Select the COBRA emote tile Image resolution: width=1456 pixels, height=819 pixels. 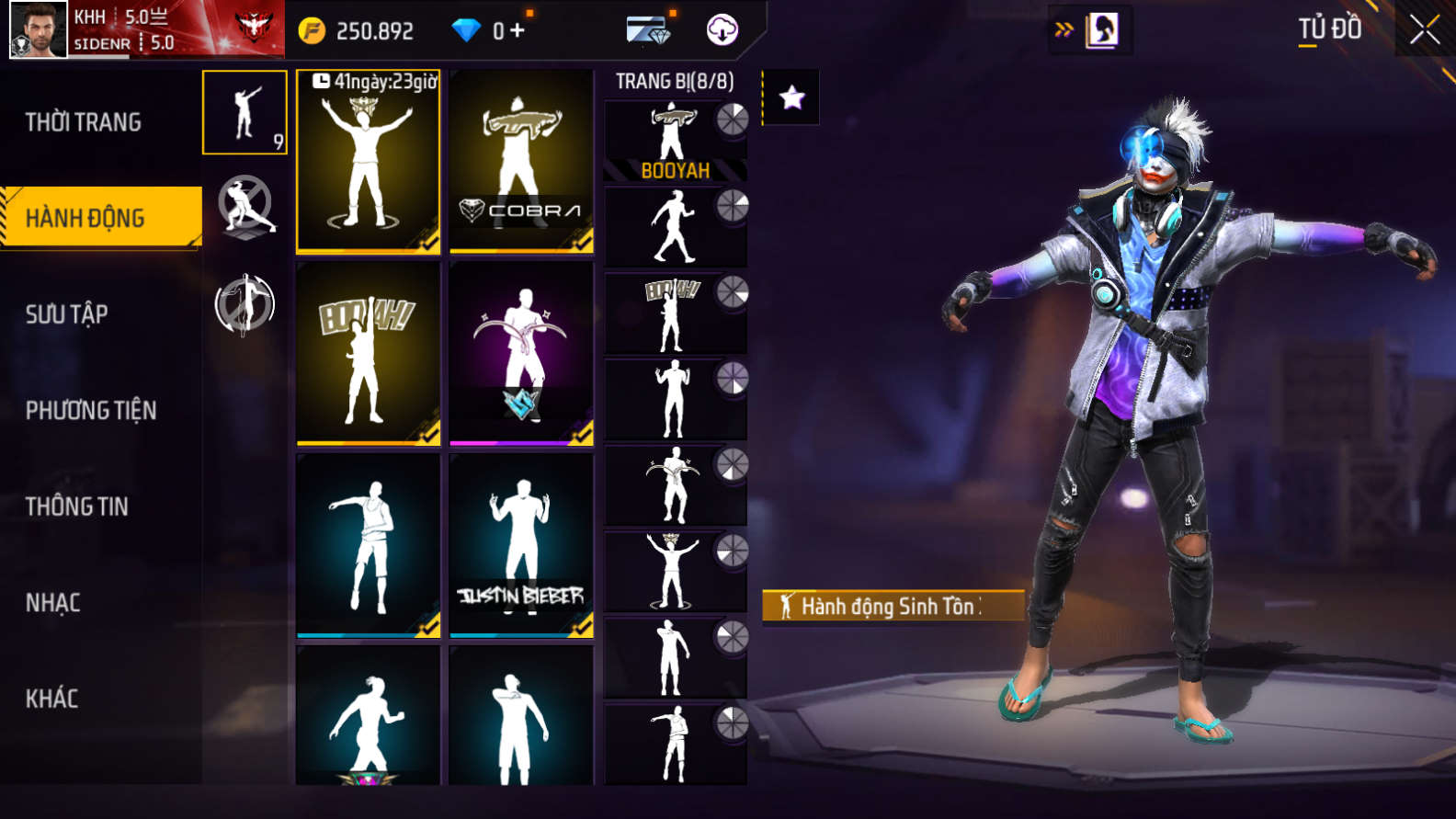[521, 161]
